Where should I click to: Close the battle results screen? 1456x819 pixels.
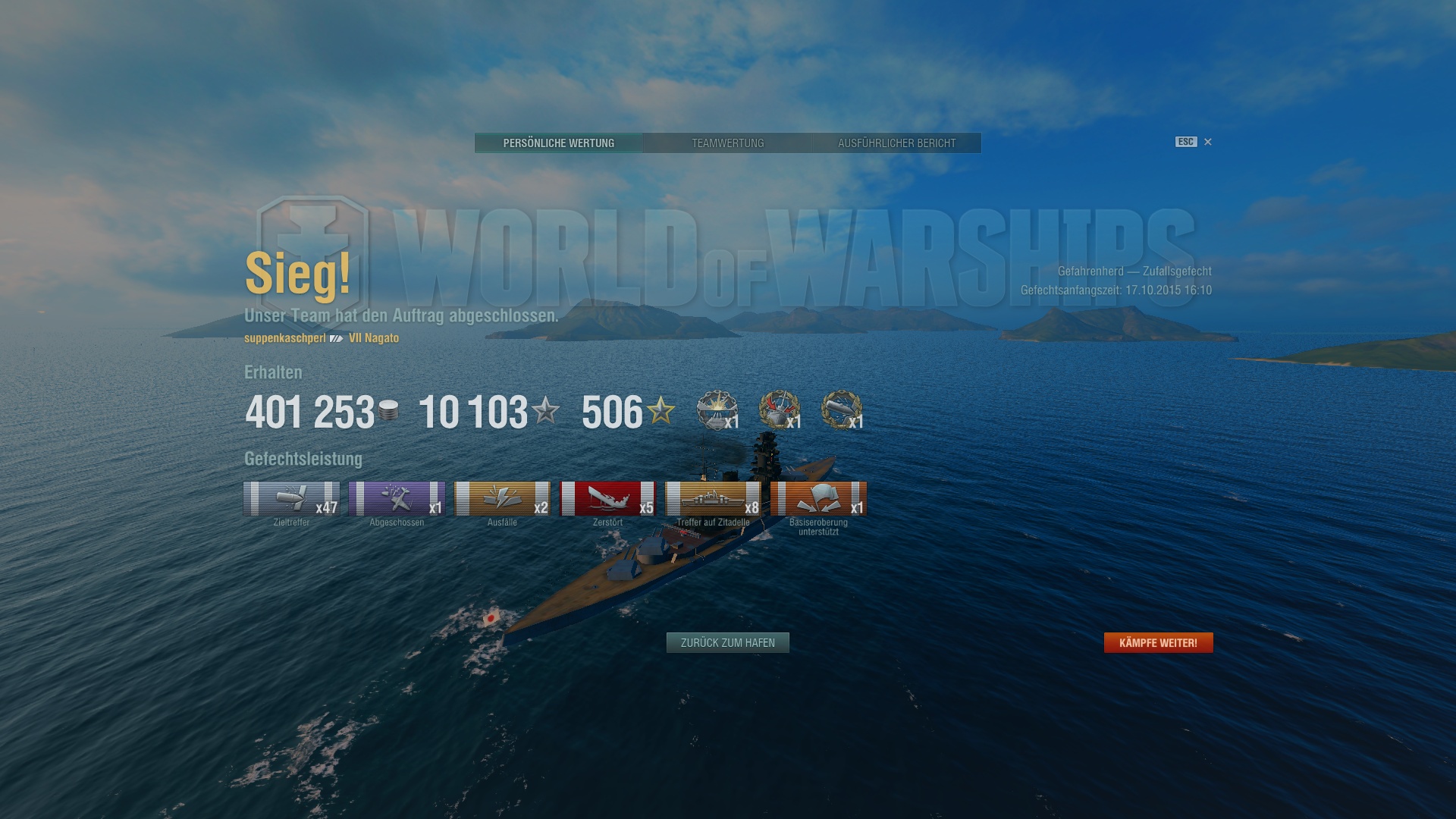(x=1208, y=142)
